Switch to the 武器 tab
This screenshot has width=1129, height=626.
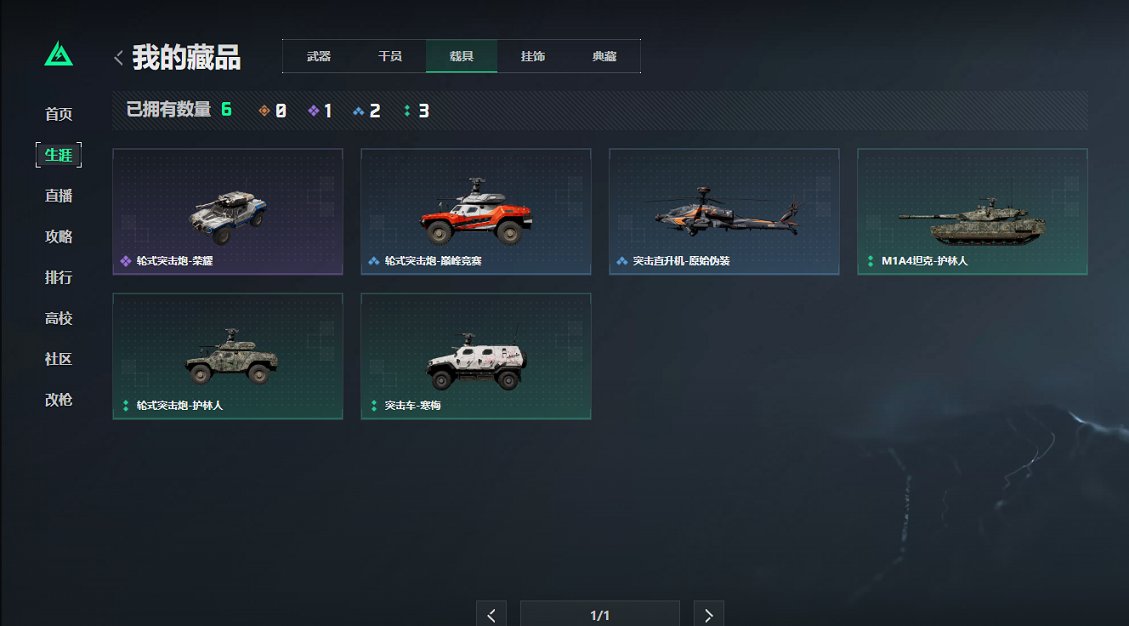319,56
